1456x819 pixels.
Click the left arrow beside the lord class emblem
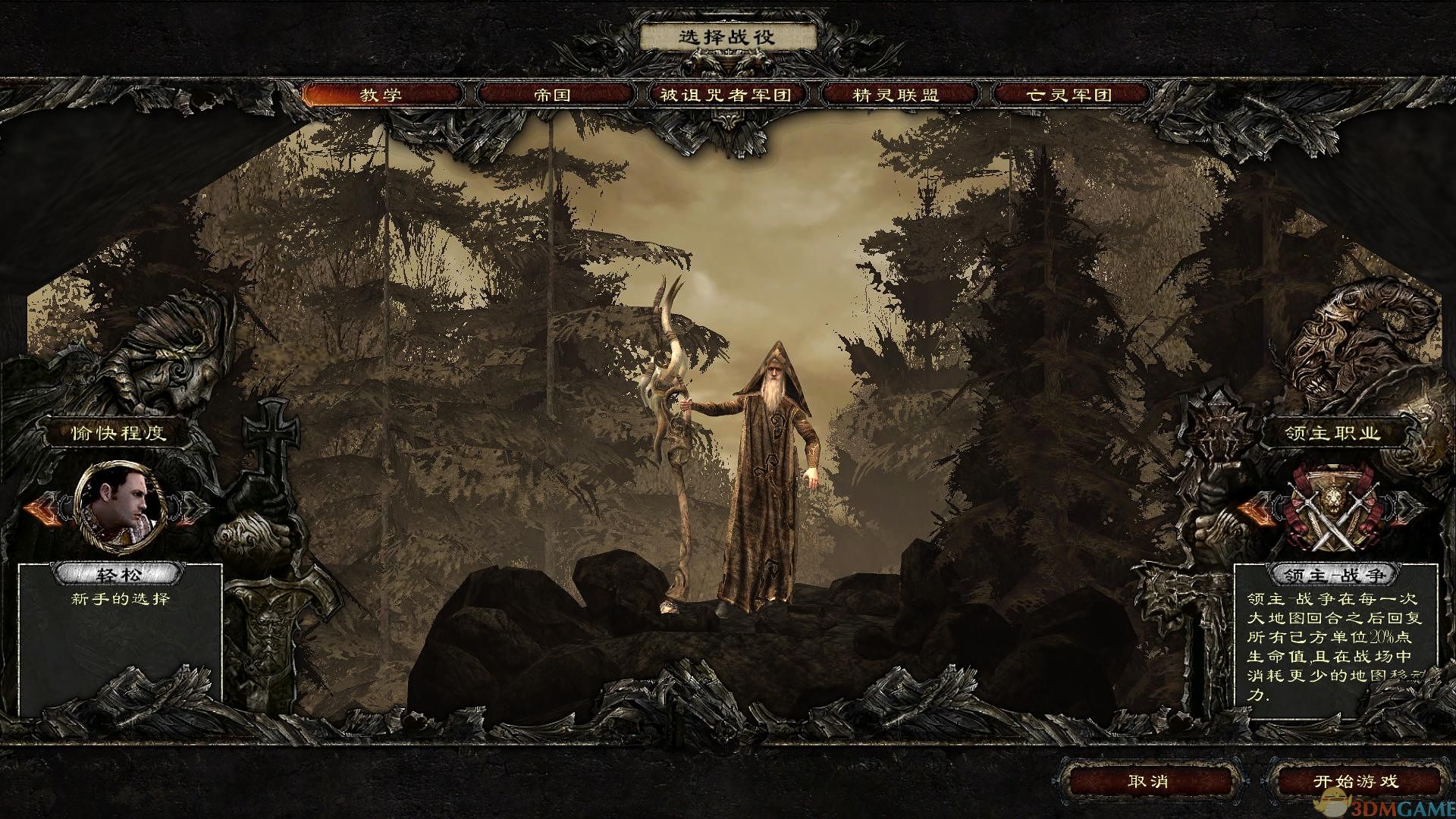pos(1258,510)
